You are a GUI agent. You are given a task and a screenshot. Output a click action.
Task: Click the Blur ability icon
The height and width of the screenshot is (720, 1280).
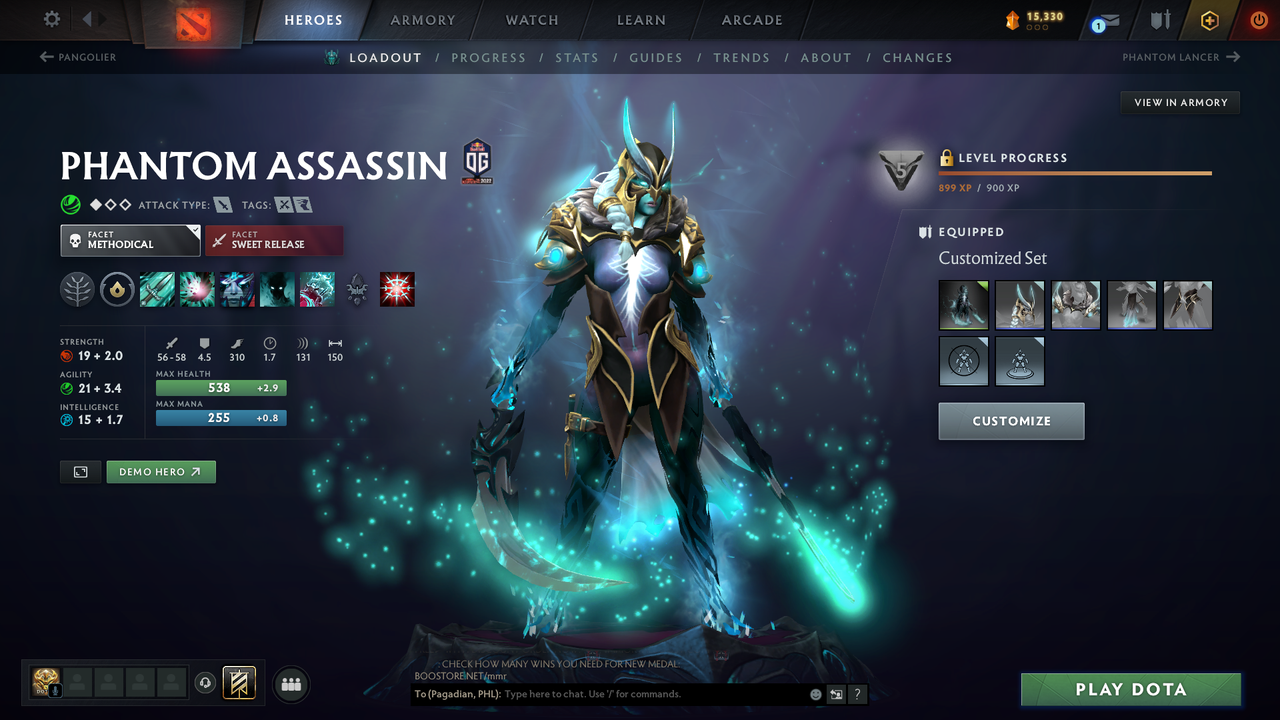pyautogui.click(x=276, y=289)
